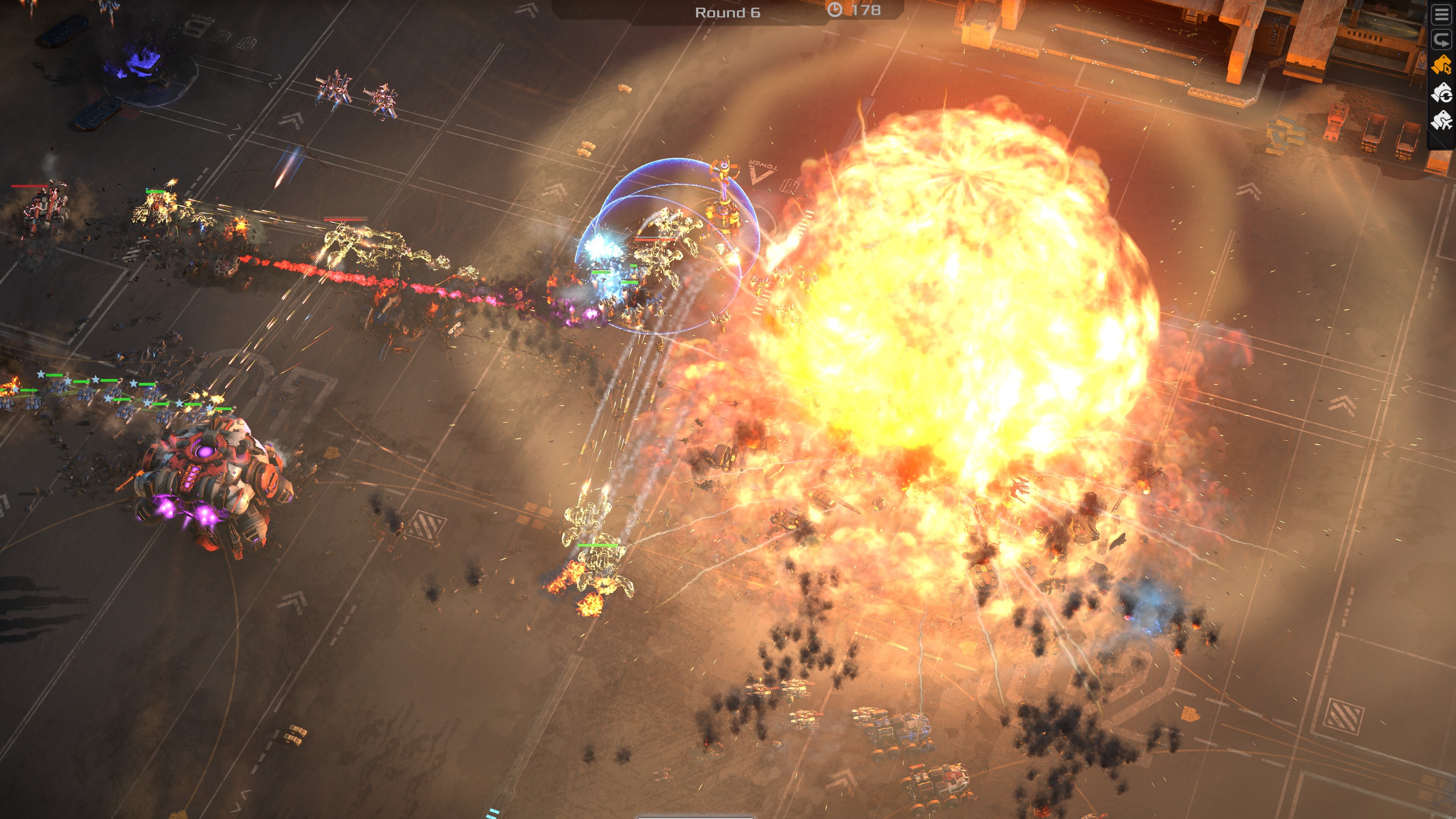Click the hexagonal frame around the menu icon
The image size is (1456, 819).
pyautogui.click(x=1441, y=14)
